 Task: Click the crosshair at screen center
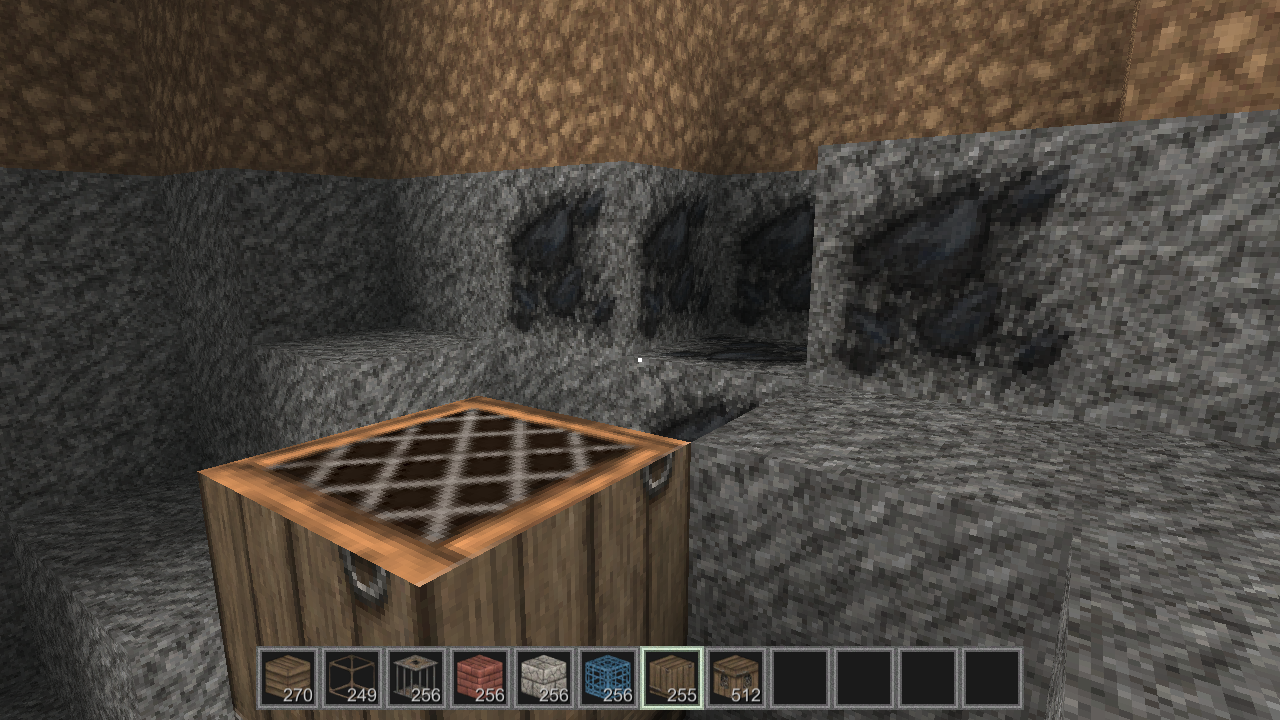click(640, 360)
